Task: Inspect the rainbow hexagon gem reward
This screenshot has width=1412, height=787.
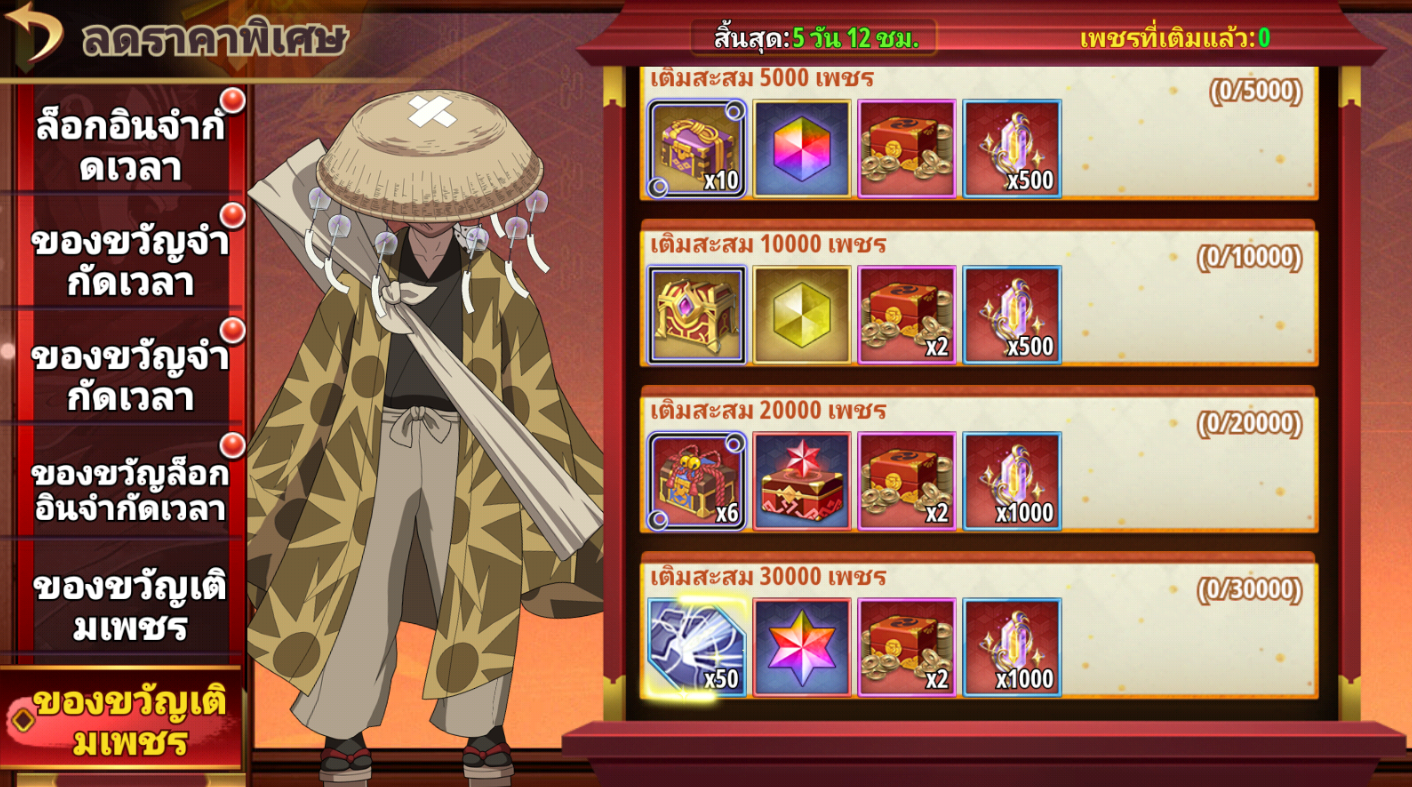Action: (802, 149)
